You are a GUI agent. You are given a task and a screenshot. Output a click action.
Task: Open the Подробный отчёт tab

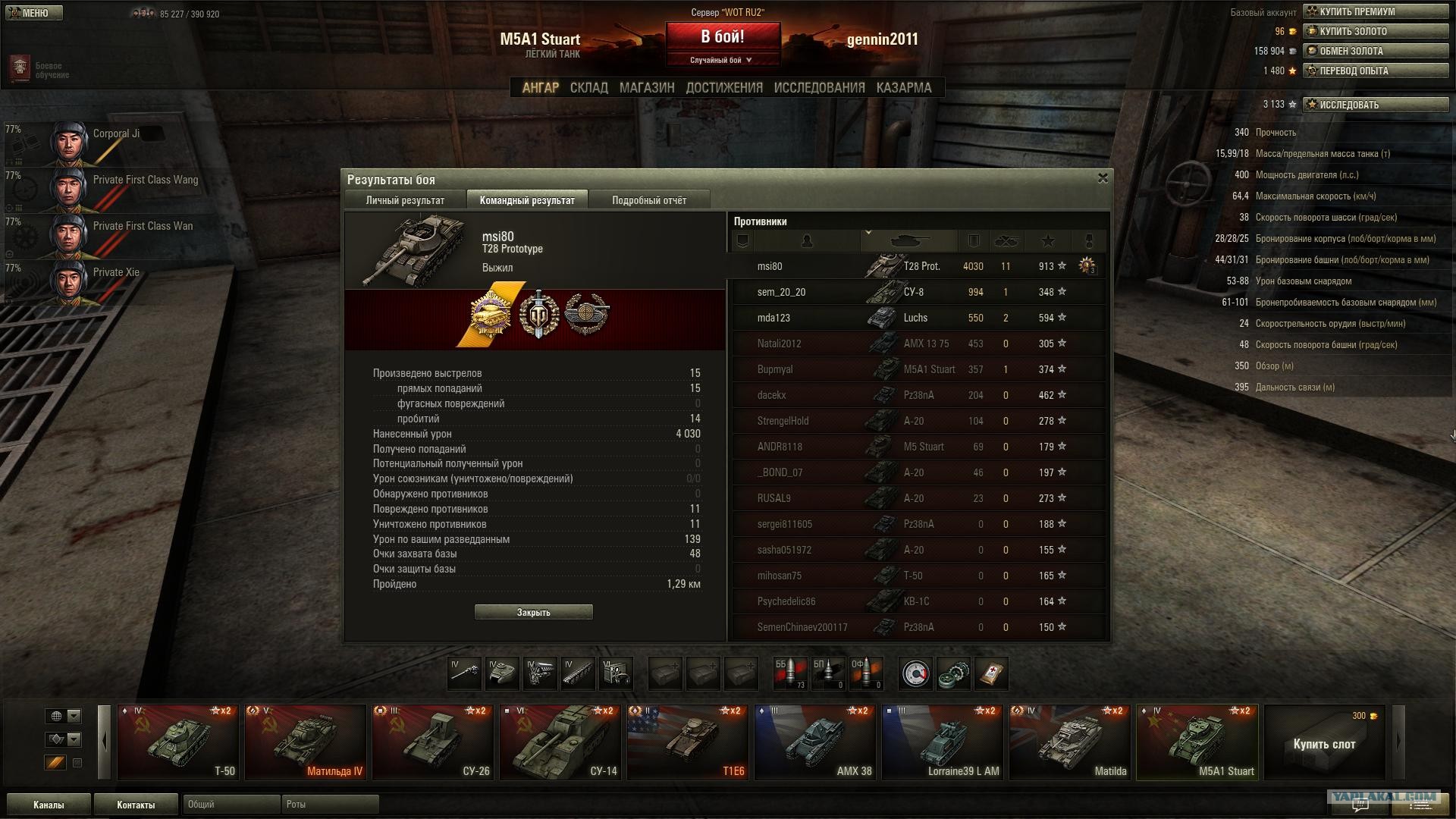(x=648, y=200)
